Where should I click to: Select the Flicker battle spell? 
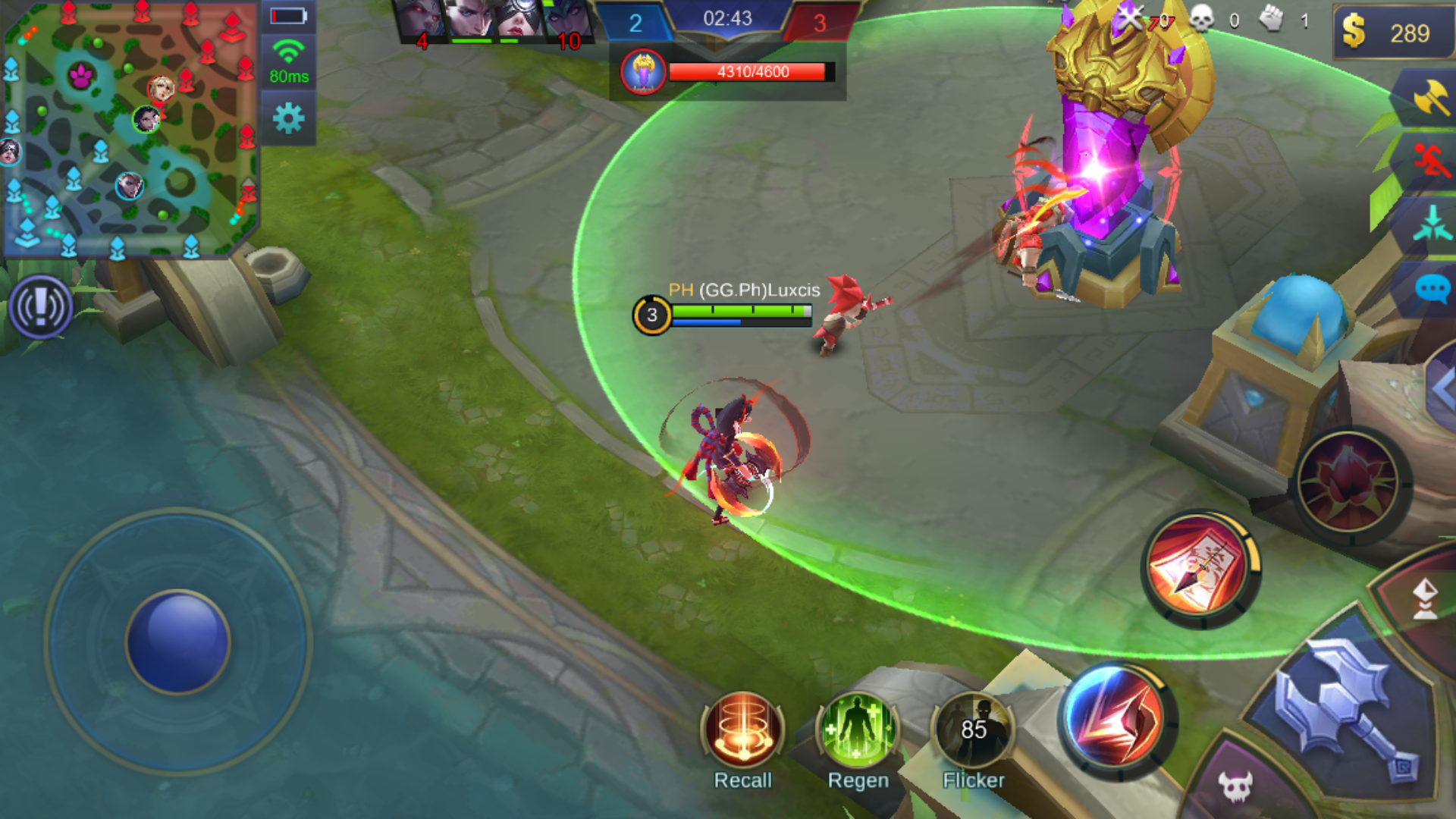click(x=974, y=731)
